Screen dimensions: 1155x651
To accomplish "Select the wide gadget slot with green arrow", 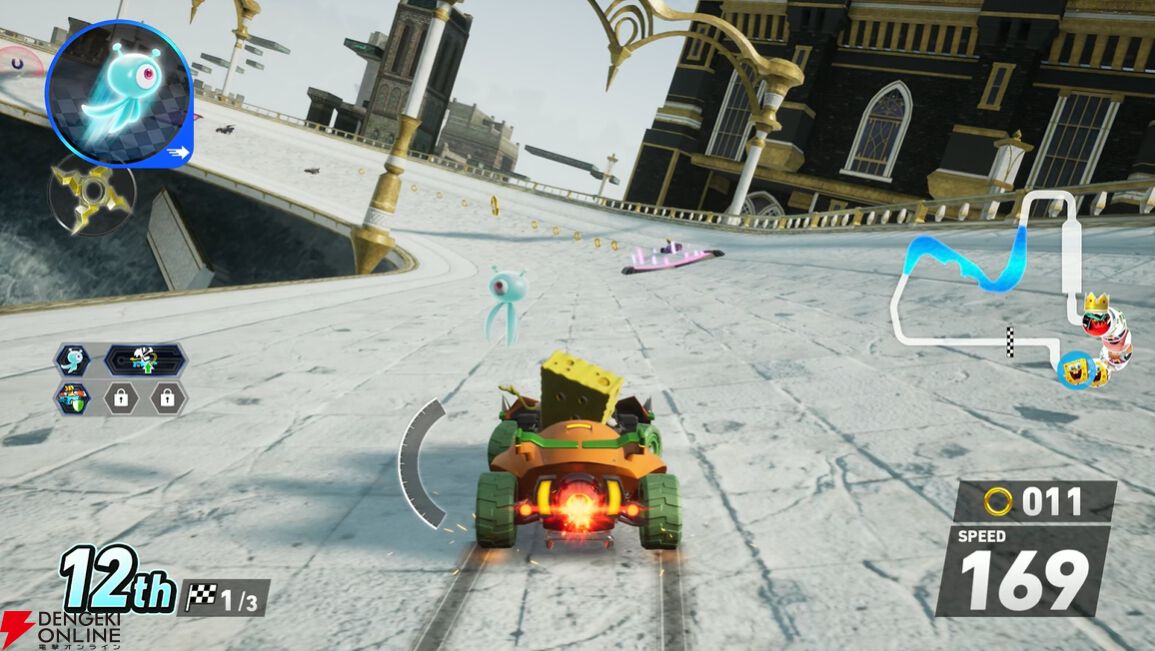I will coord(144,360).
